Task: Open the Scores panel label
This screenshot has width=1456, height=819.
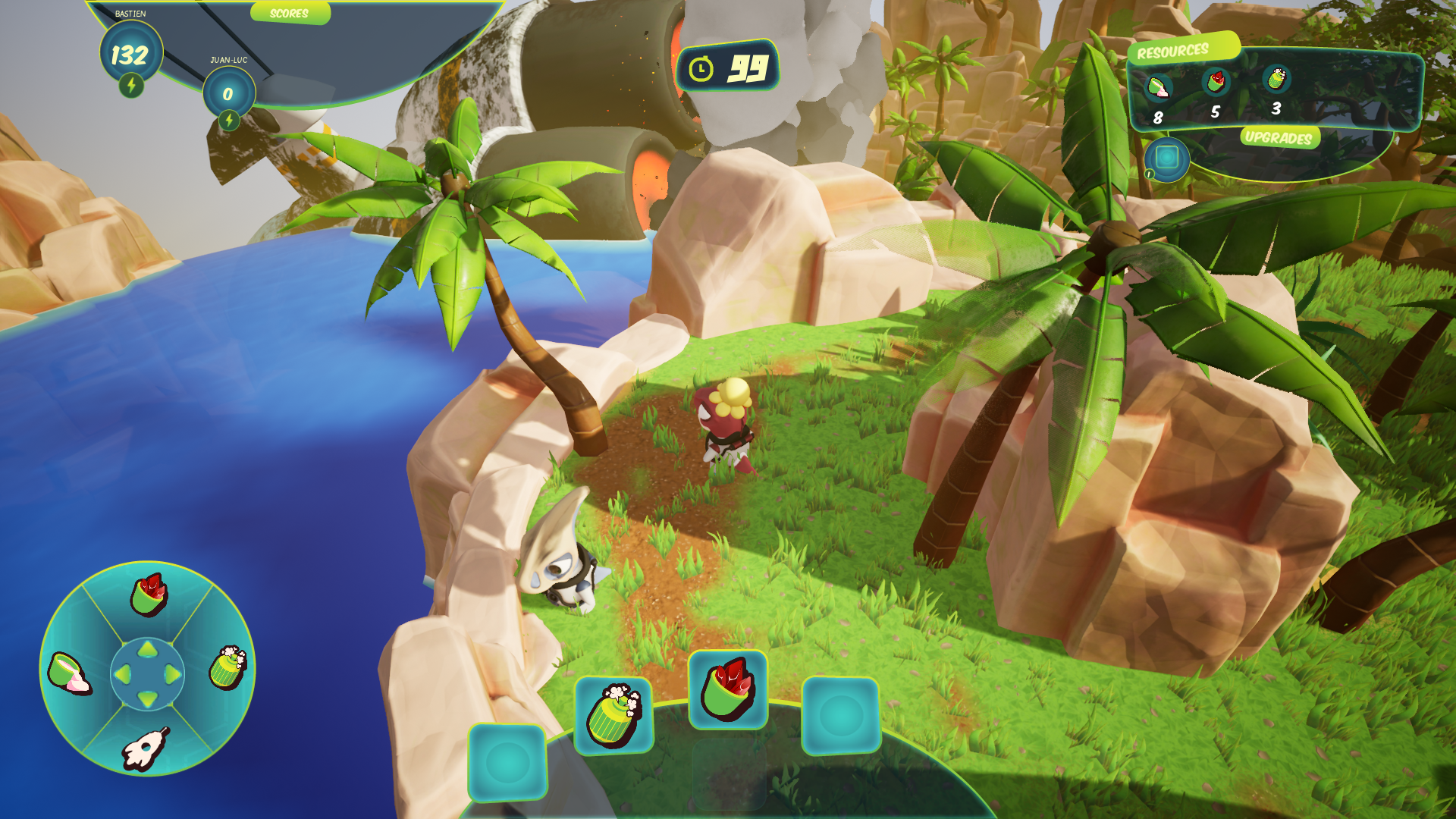Action: coord(289,14)
